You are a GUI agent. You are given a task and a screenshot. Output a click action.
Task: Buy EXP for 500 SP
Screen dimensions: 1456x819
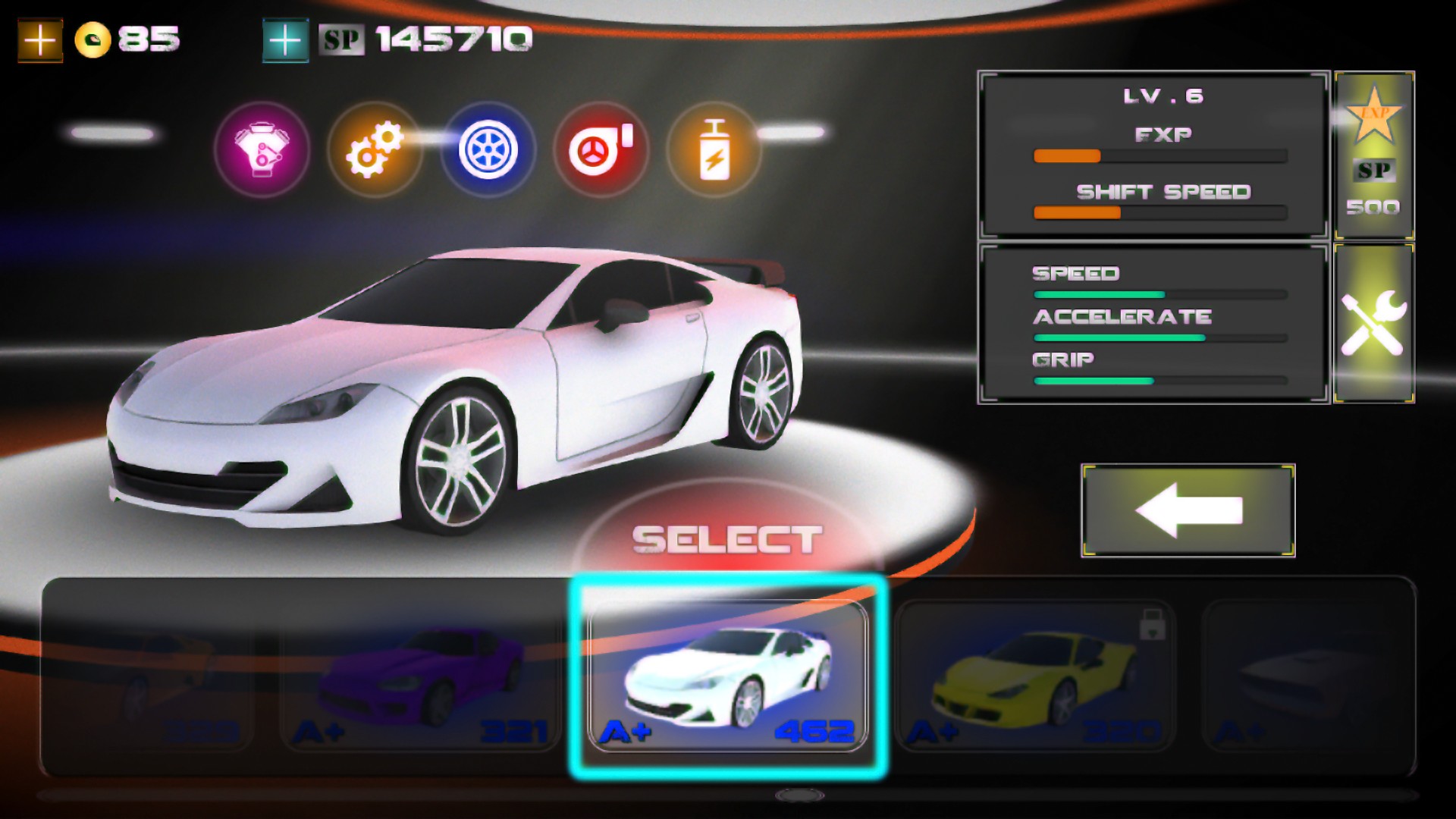[1373, 155]
